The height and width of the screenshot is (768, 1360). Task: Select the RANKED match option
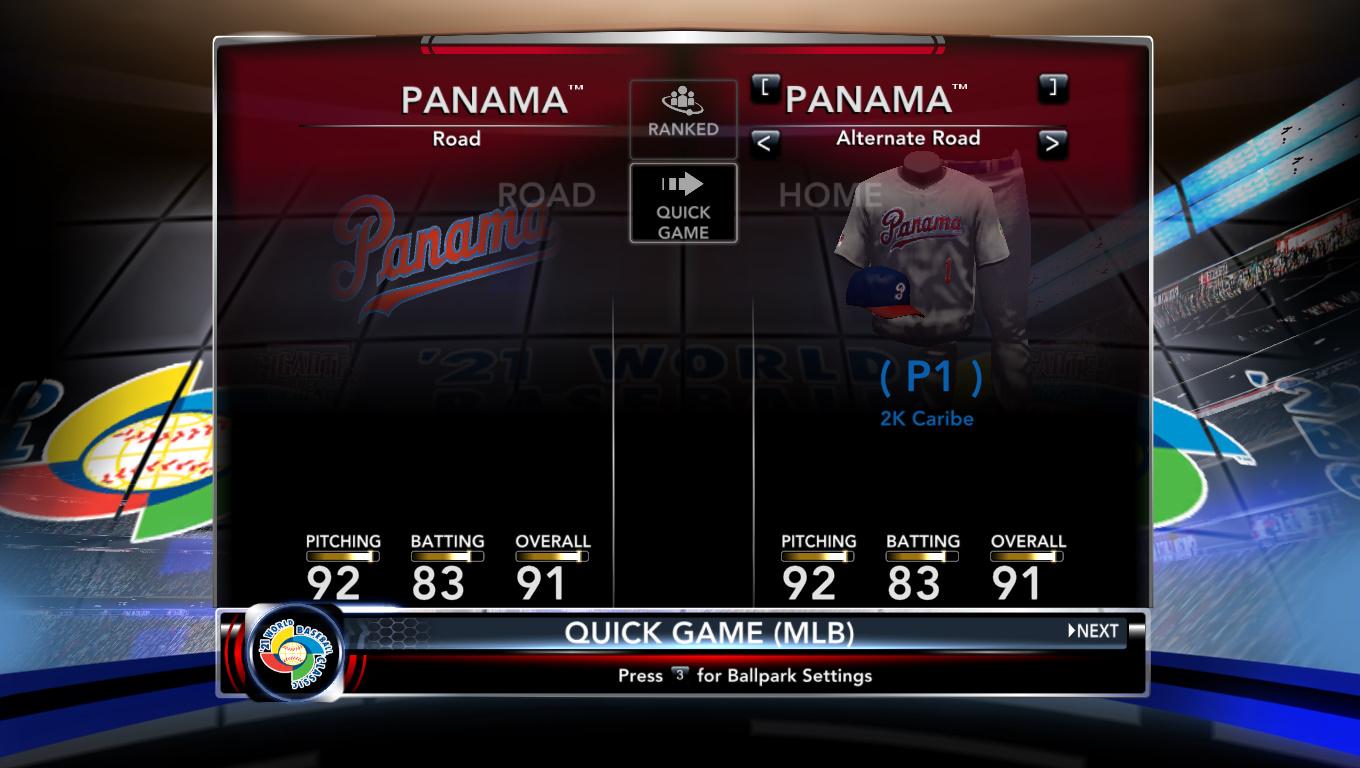(683, 118)
